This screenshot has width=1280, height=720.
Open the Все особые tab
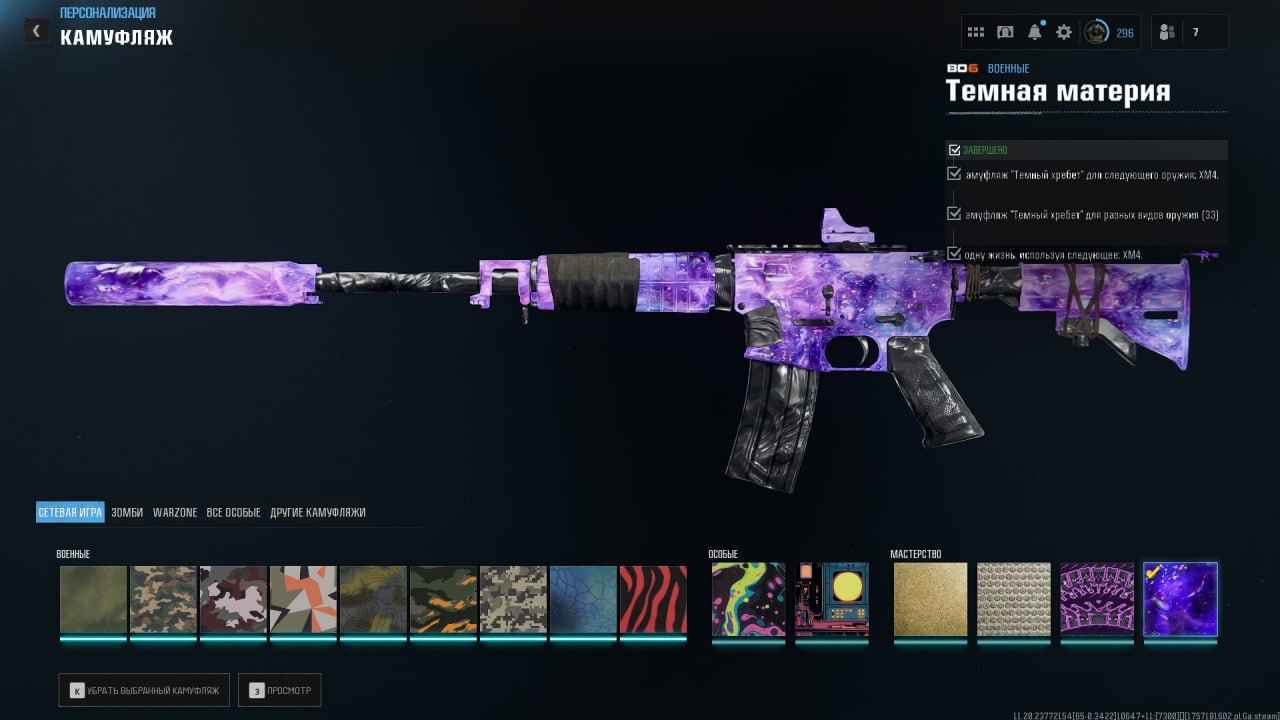click(x=233, y=513)
